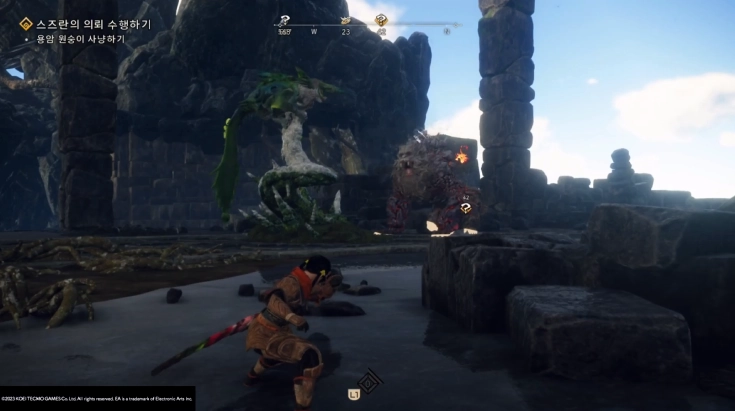Select the target marker floating beside the monster
735x411 pixels.
[466, 208]
